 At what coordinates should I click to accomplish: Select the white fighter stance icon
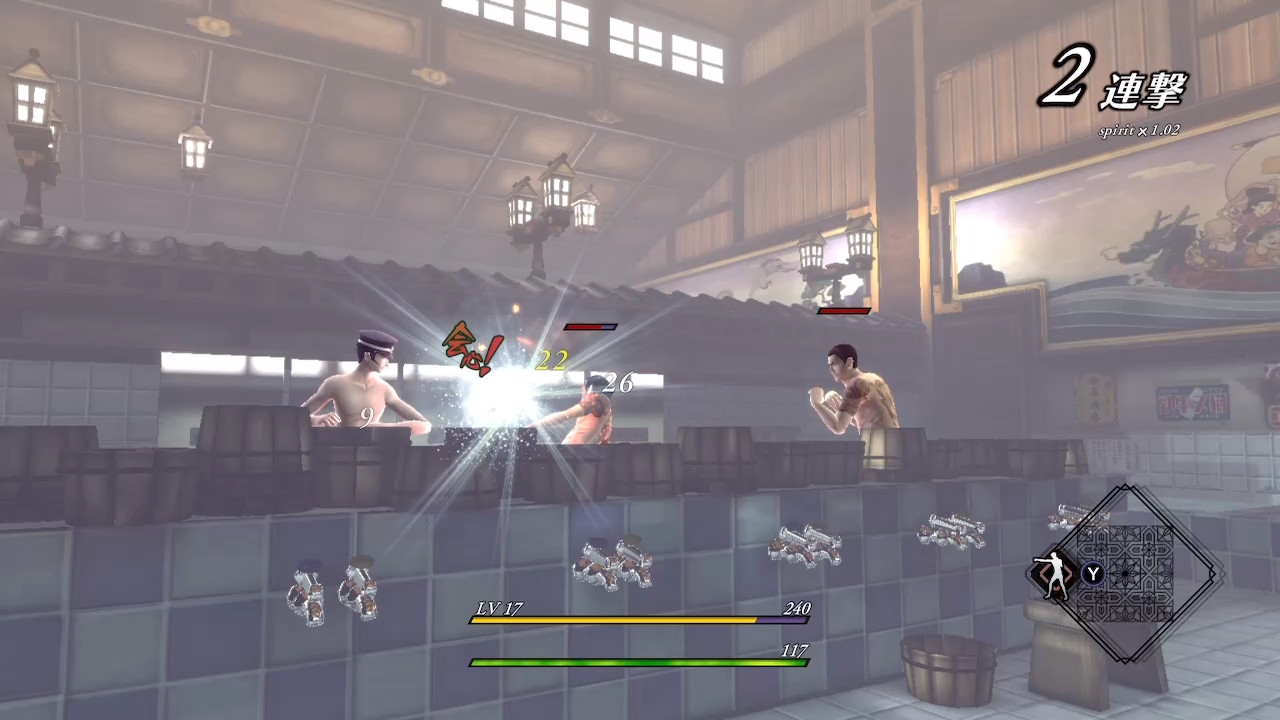(x=1053, y=574)
